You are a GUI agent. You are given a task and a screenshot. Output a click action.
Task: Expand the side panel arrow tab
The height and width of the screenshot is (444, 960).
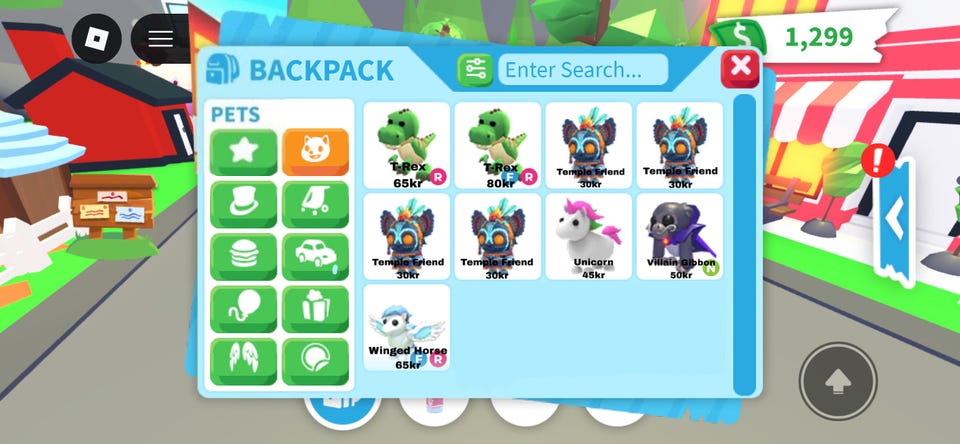click(895, 217)
